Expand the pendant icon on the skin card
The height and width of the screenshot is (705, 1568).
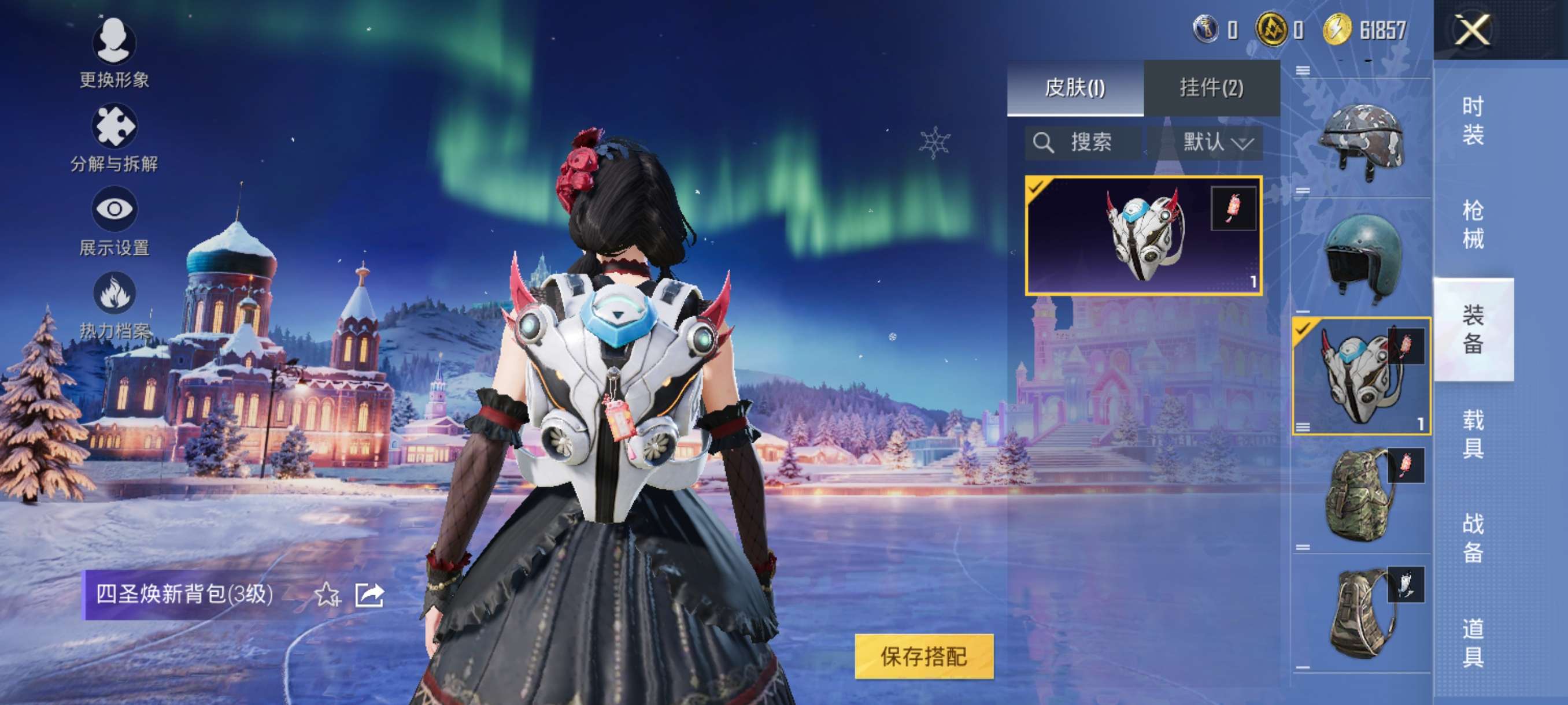[x=1233, y=207]
